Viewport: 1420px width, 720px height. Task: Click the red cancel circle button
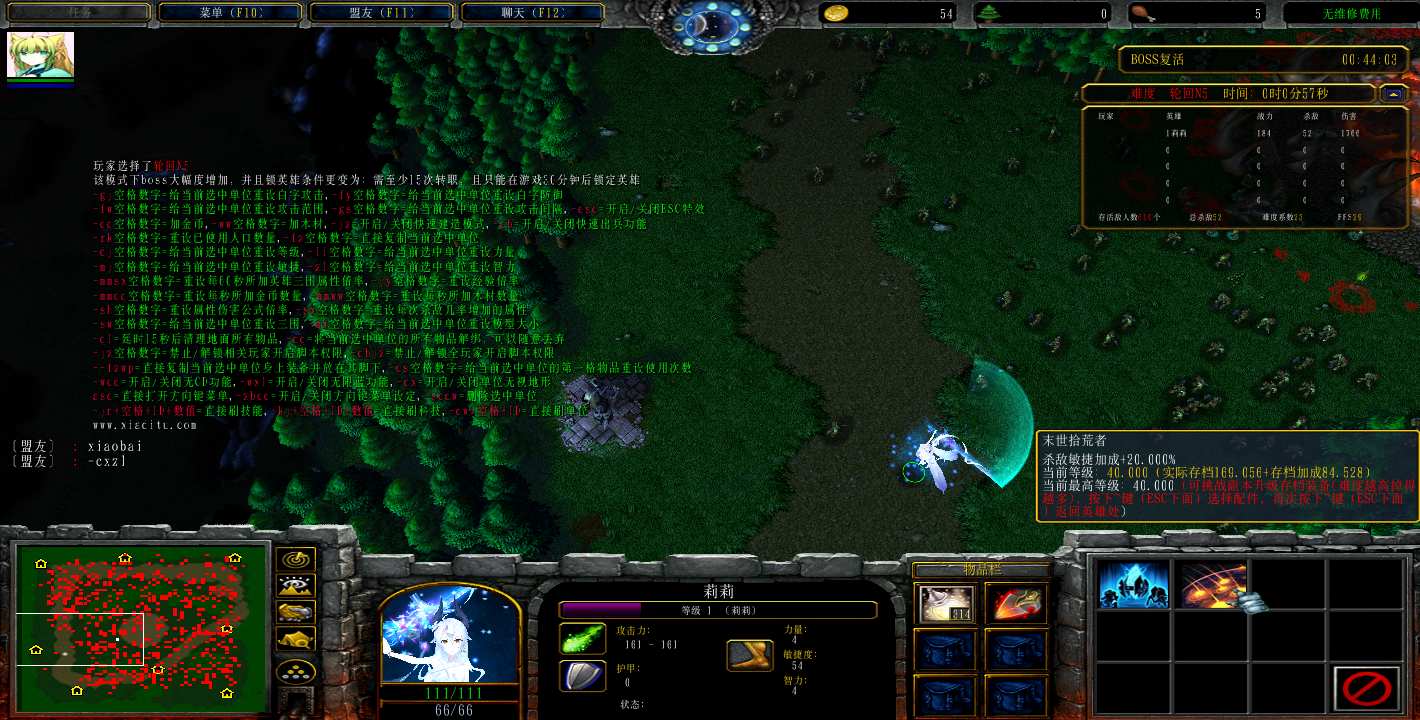pos(1363,689)
